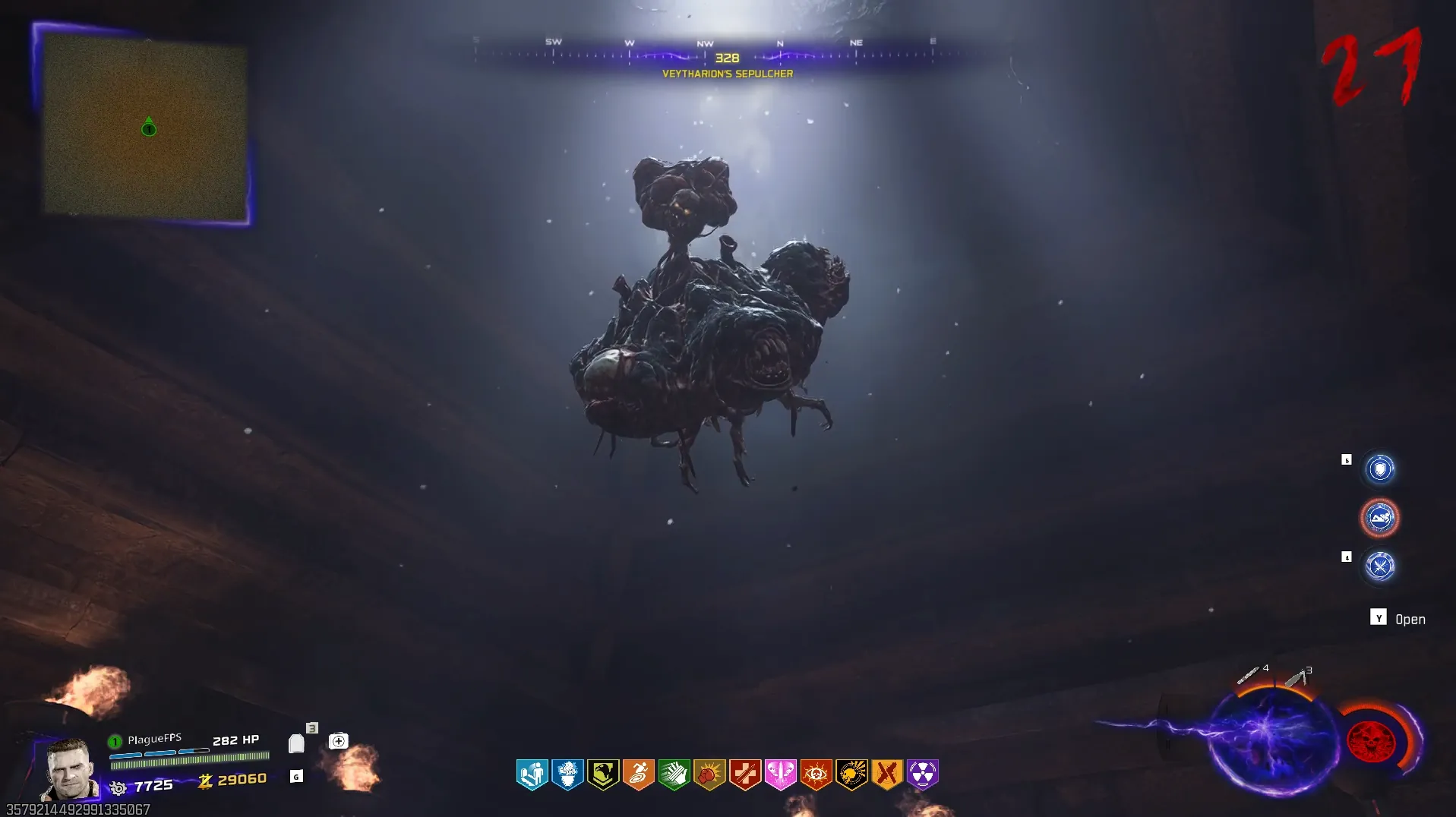
Task: Select the red cross bullet perk icon
Action: 745,774
